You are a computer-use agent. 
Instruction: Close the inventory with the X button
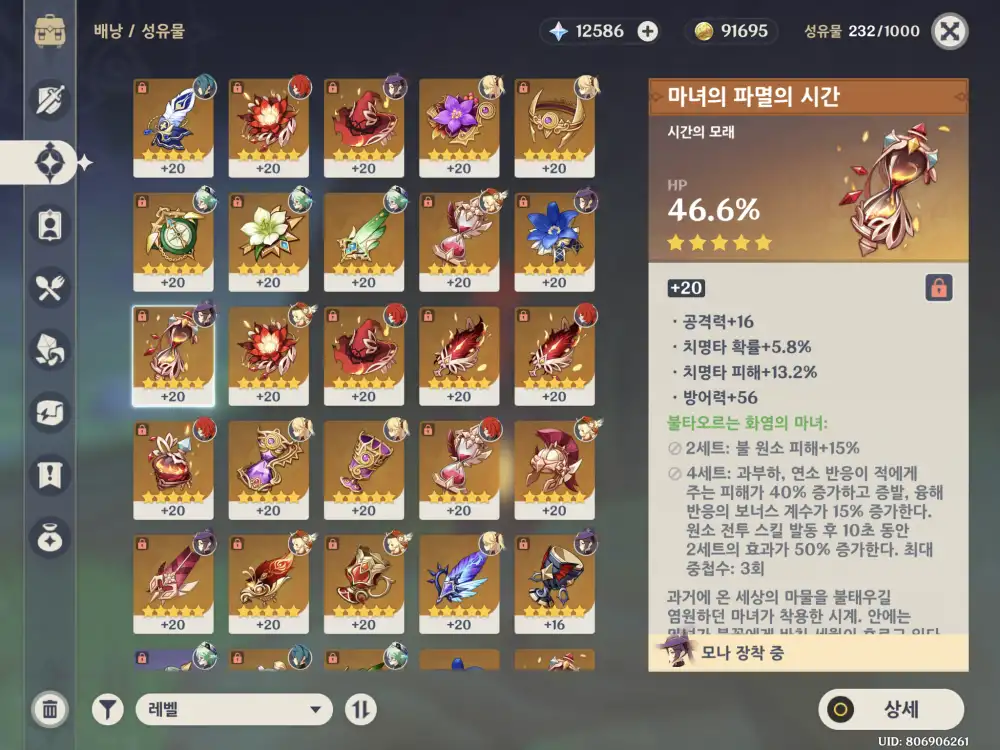click(x=949, y=31)
